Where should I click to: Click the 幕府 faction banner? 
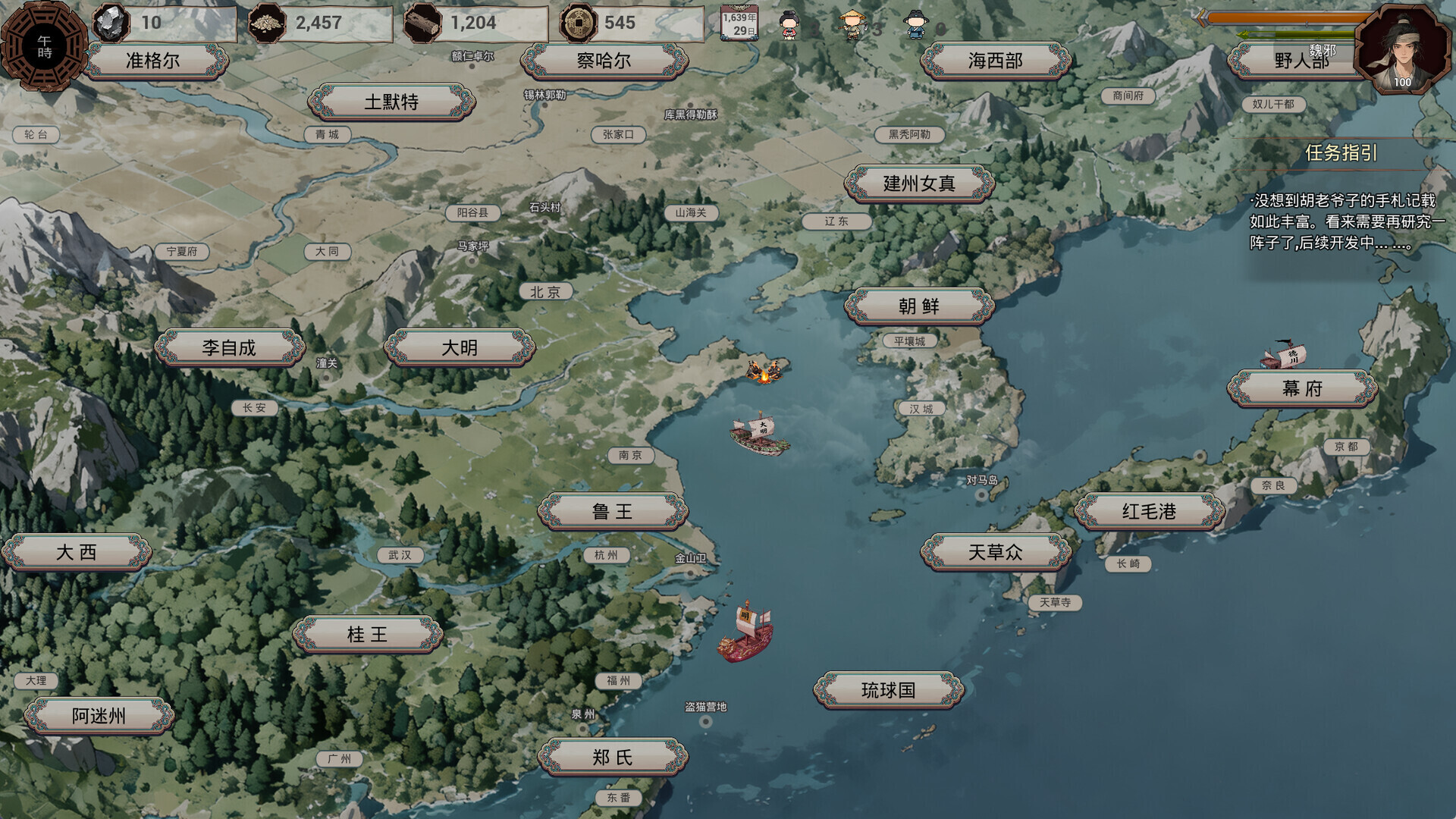[x=1302, y=388]
